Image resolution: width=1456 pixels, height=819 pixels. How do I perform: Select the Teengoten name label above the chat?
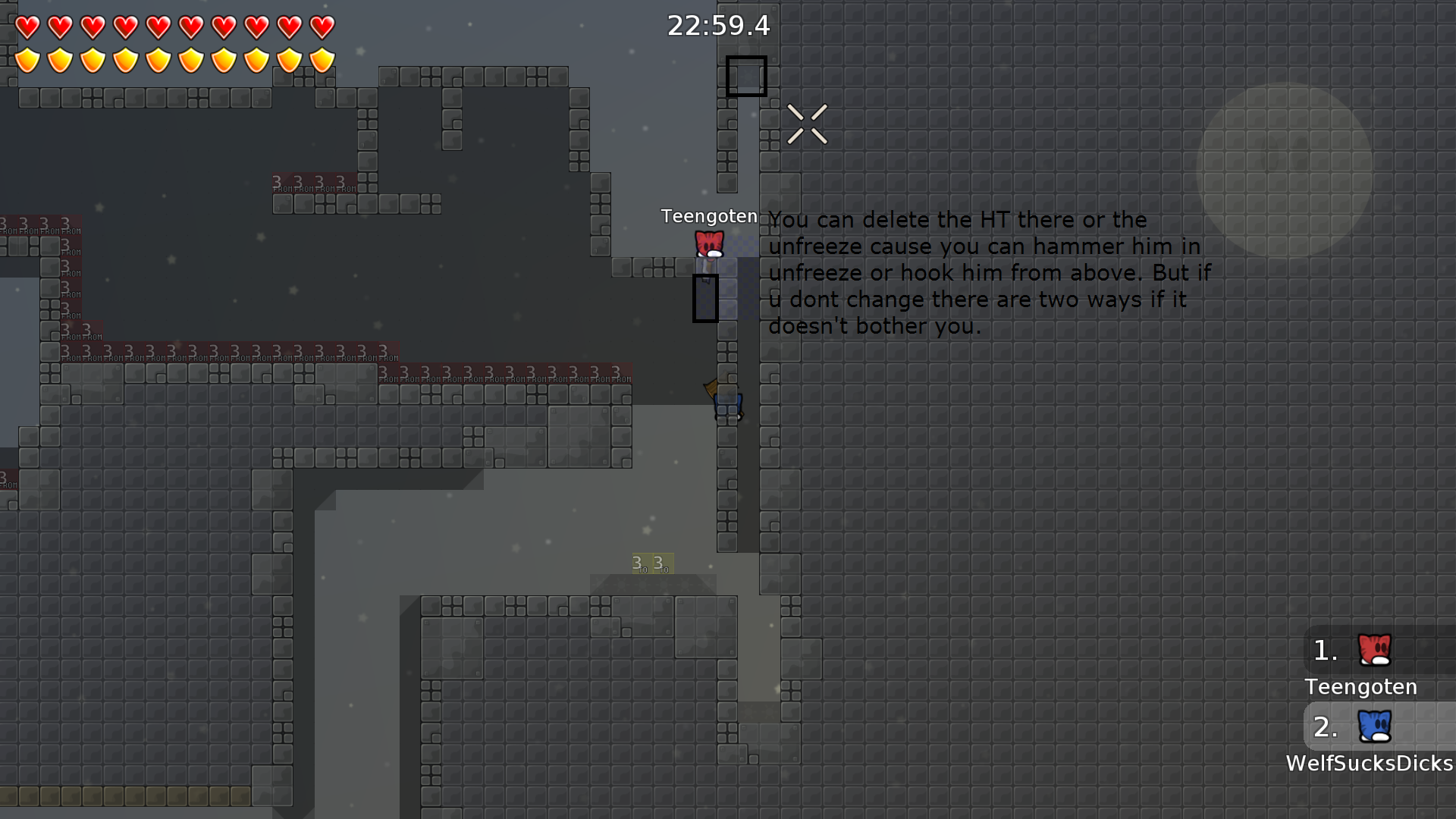[709, 216]
